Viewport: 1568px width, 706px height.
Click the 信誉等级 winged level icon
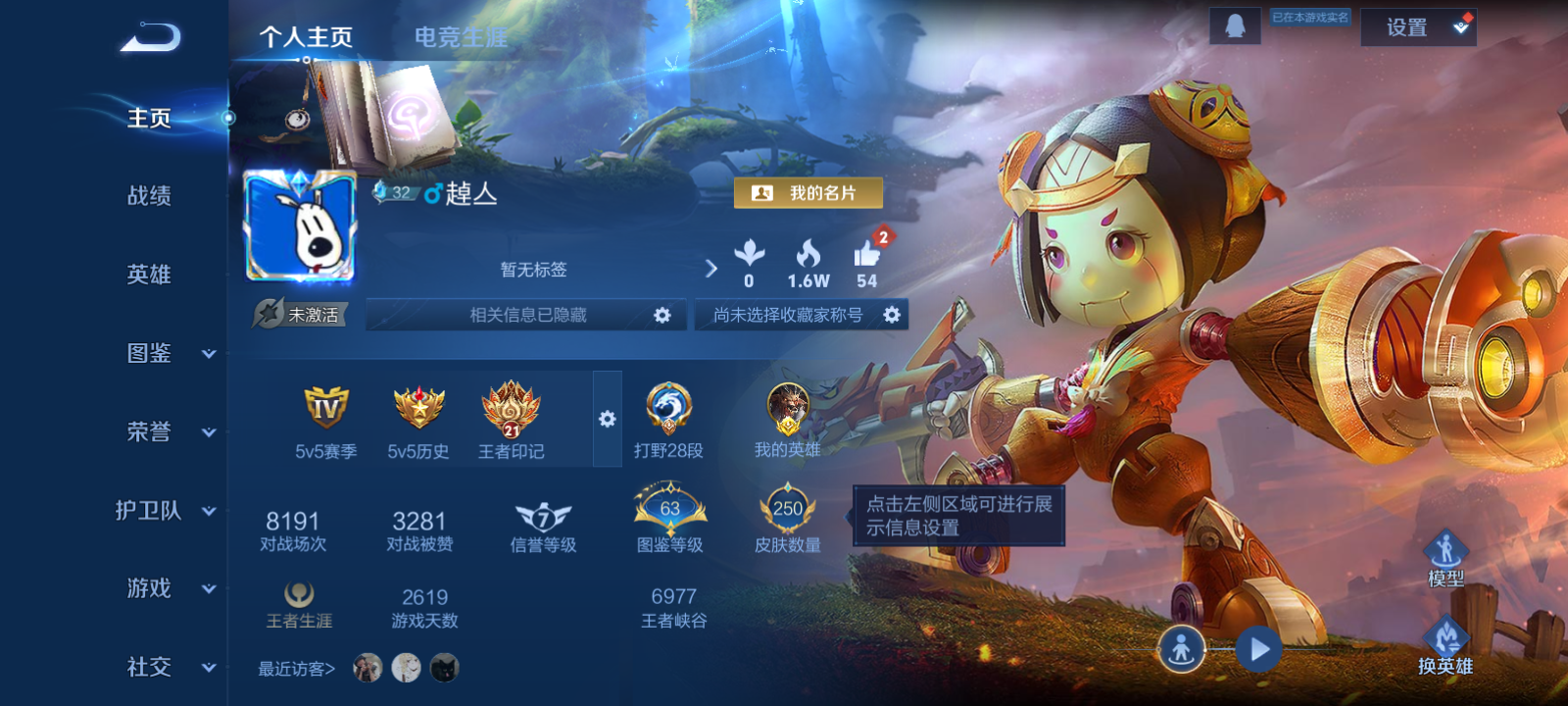pos(543,514)
